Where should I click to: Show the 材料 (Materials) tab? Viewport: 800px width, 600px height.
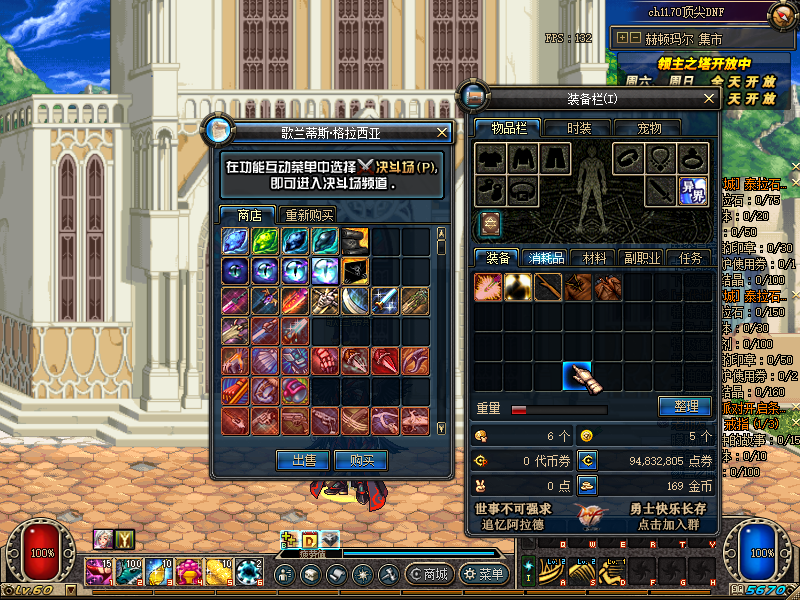point(594,258)
